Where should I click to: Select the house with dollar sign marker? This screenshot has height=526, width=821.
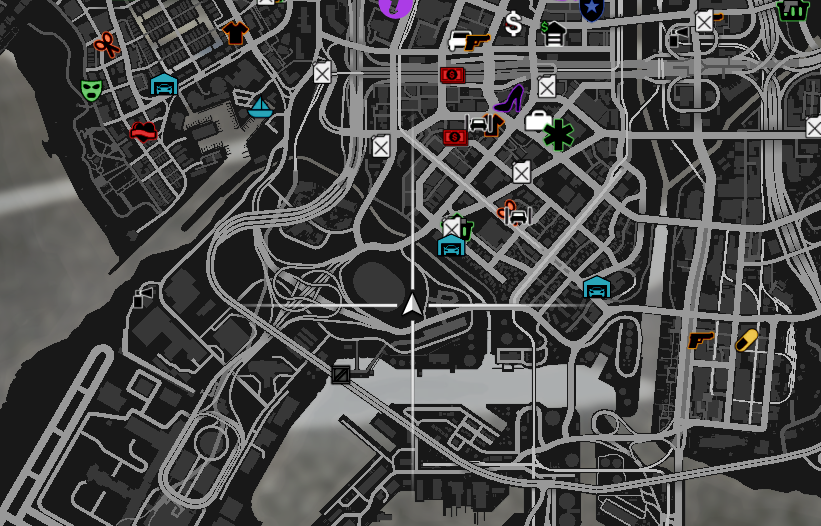(553, 34)
